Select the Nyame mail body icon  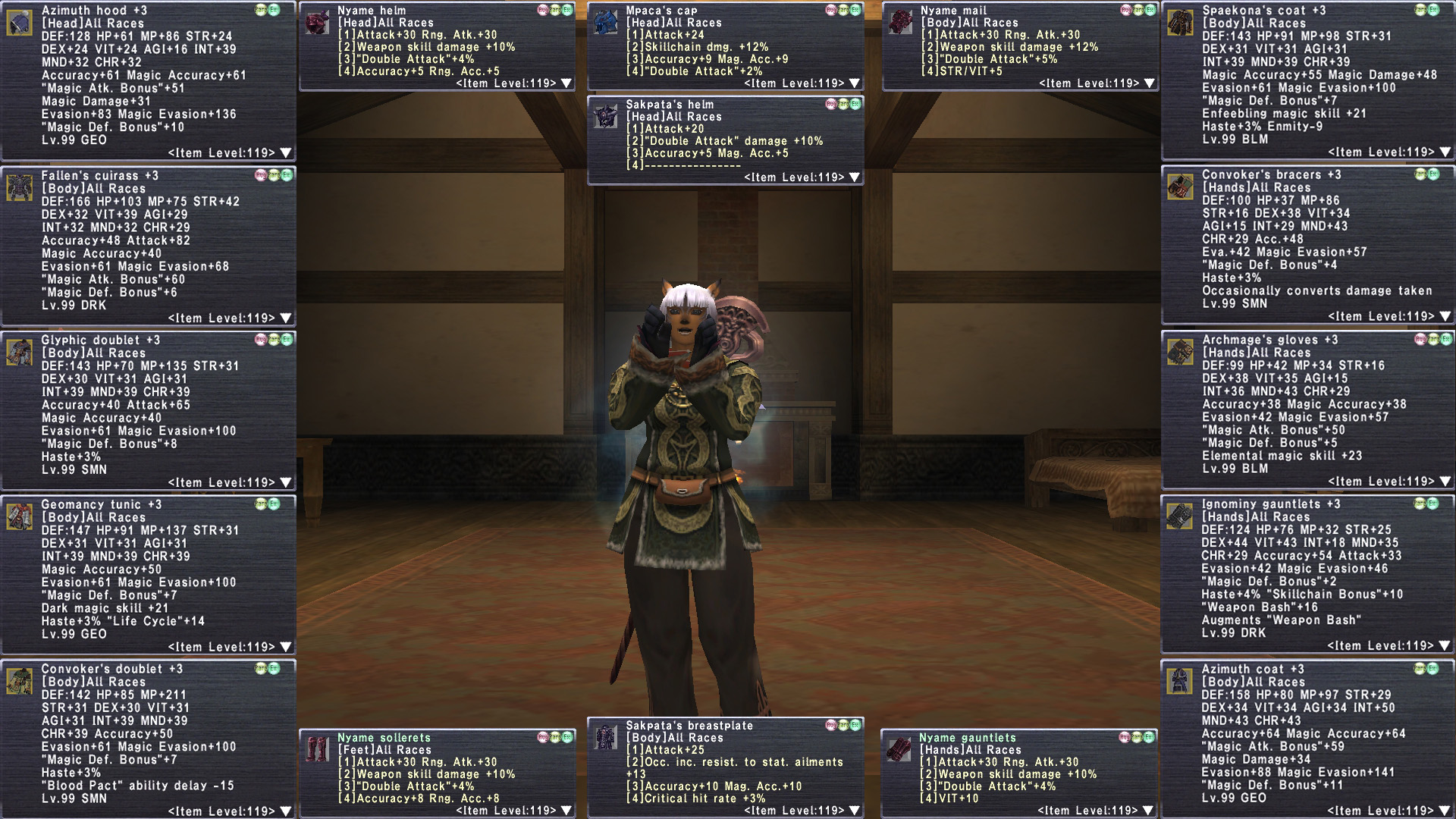900,23
